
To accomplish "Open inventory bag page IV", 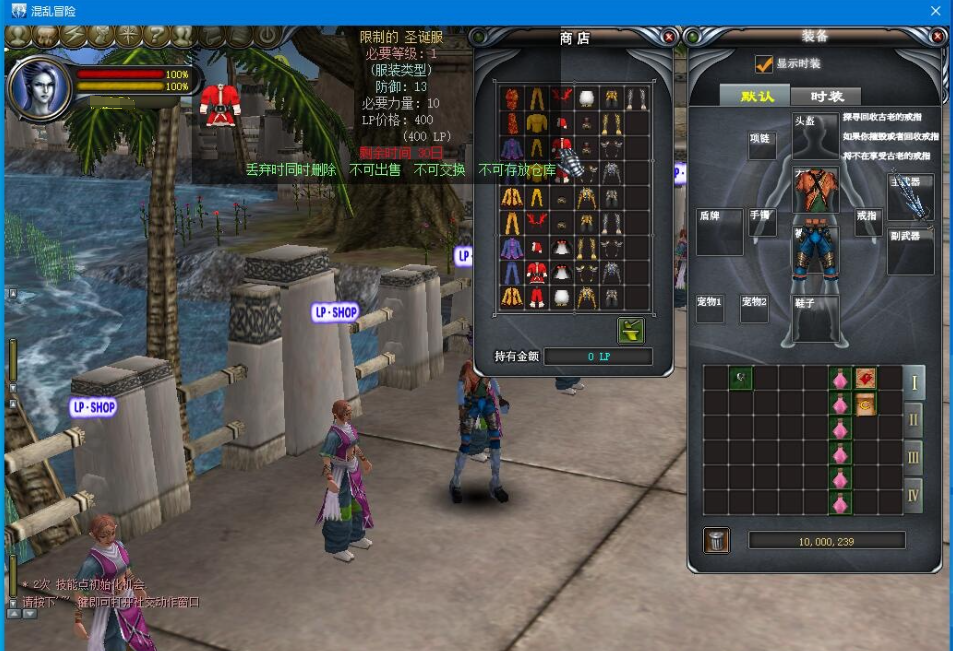I will 913,494.
